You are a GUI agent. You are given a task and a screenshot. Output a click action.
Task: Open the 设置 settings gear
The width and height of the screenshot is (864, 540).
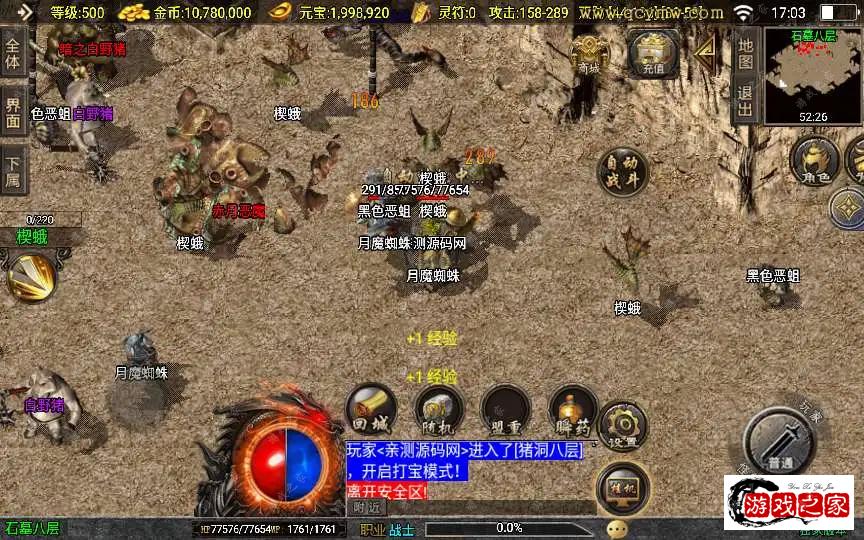622,424
